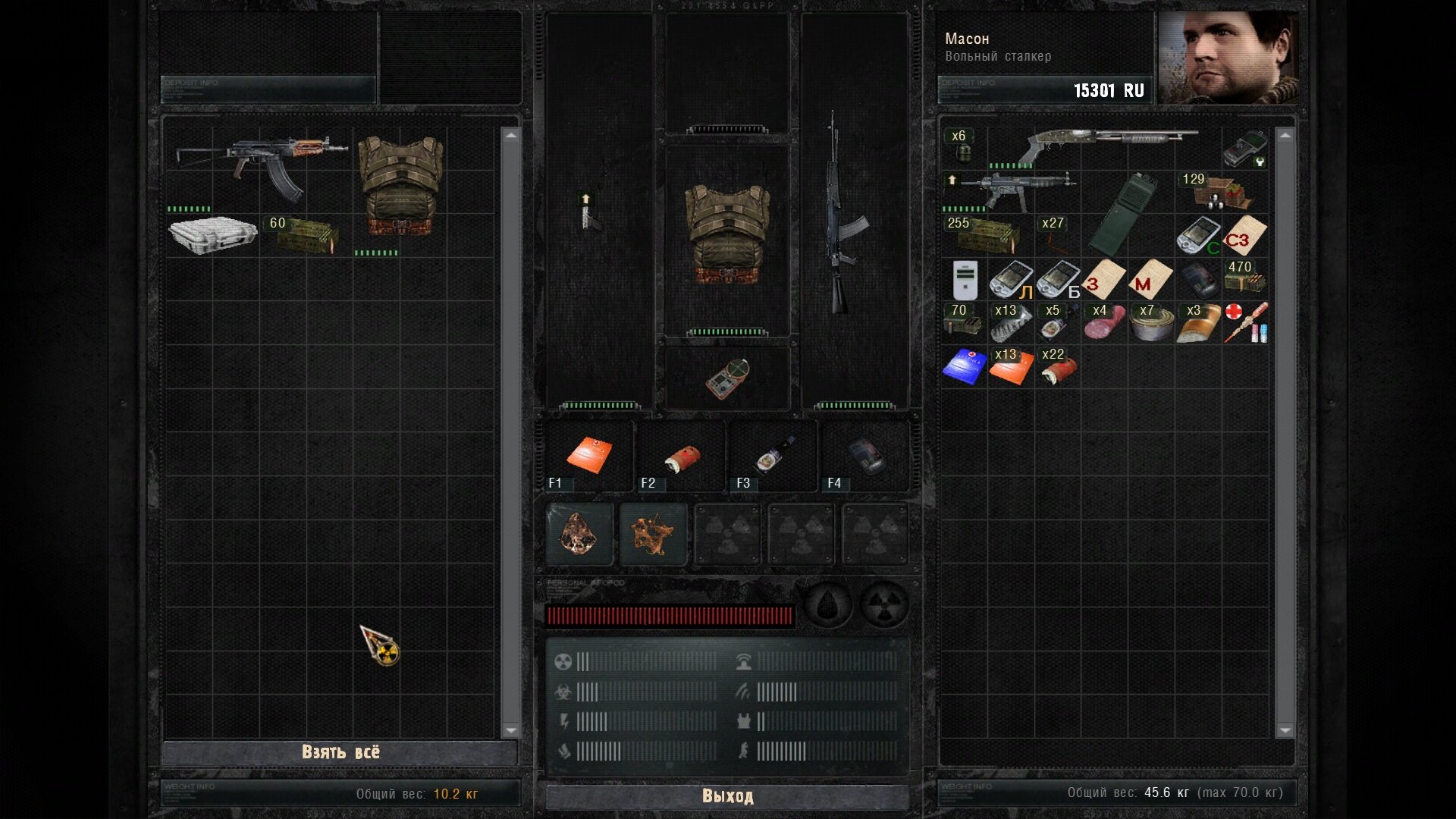Viewport: 1456px width, 819px height.
Task: Select the detector in the device slot
Action: click(727, 378)
